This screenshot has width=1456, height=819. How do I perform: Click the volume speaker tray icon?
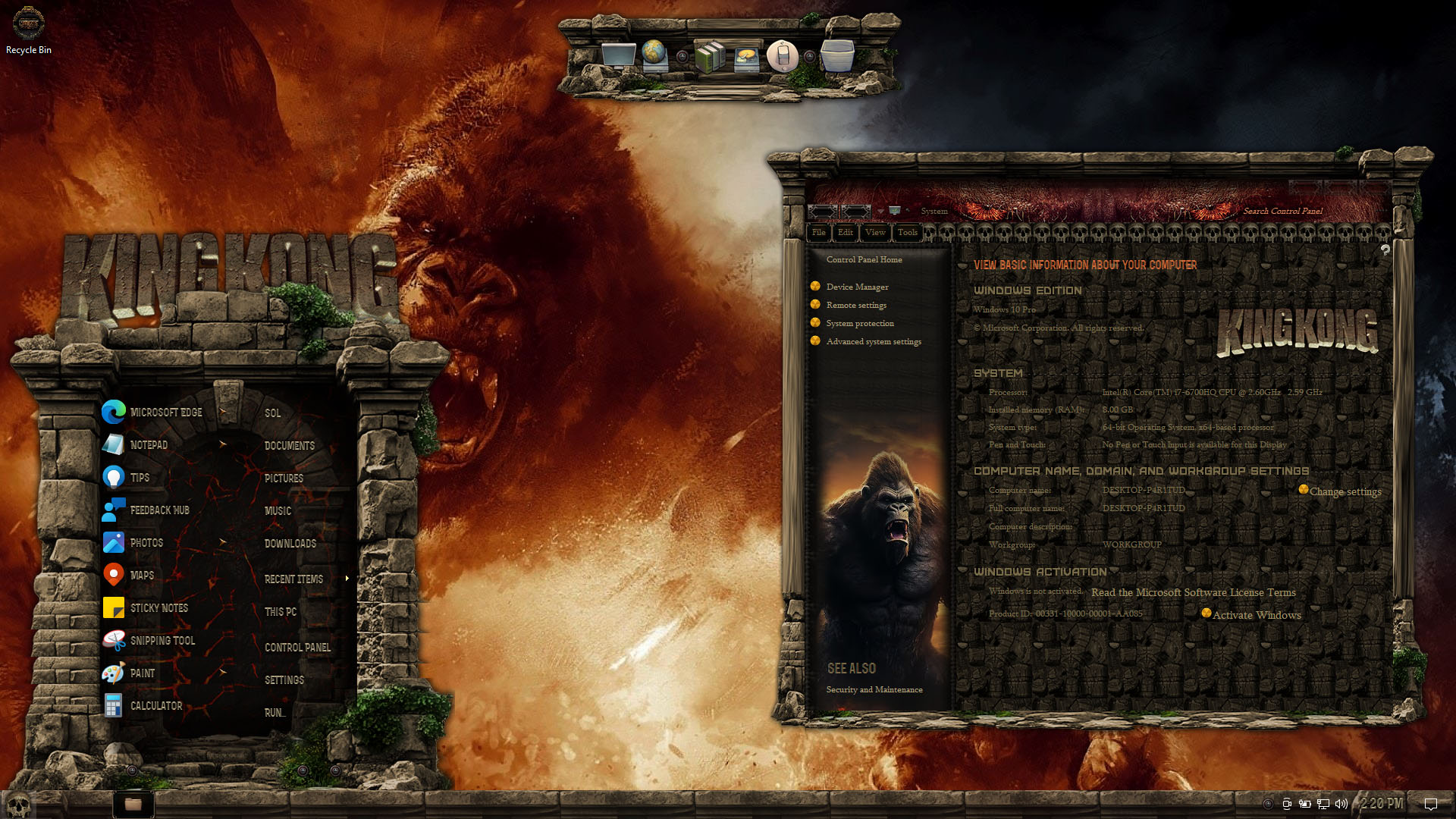click(1341, 804)
